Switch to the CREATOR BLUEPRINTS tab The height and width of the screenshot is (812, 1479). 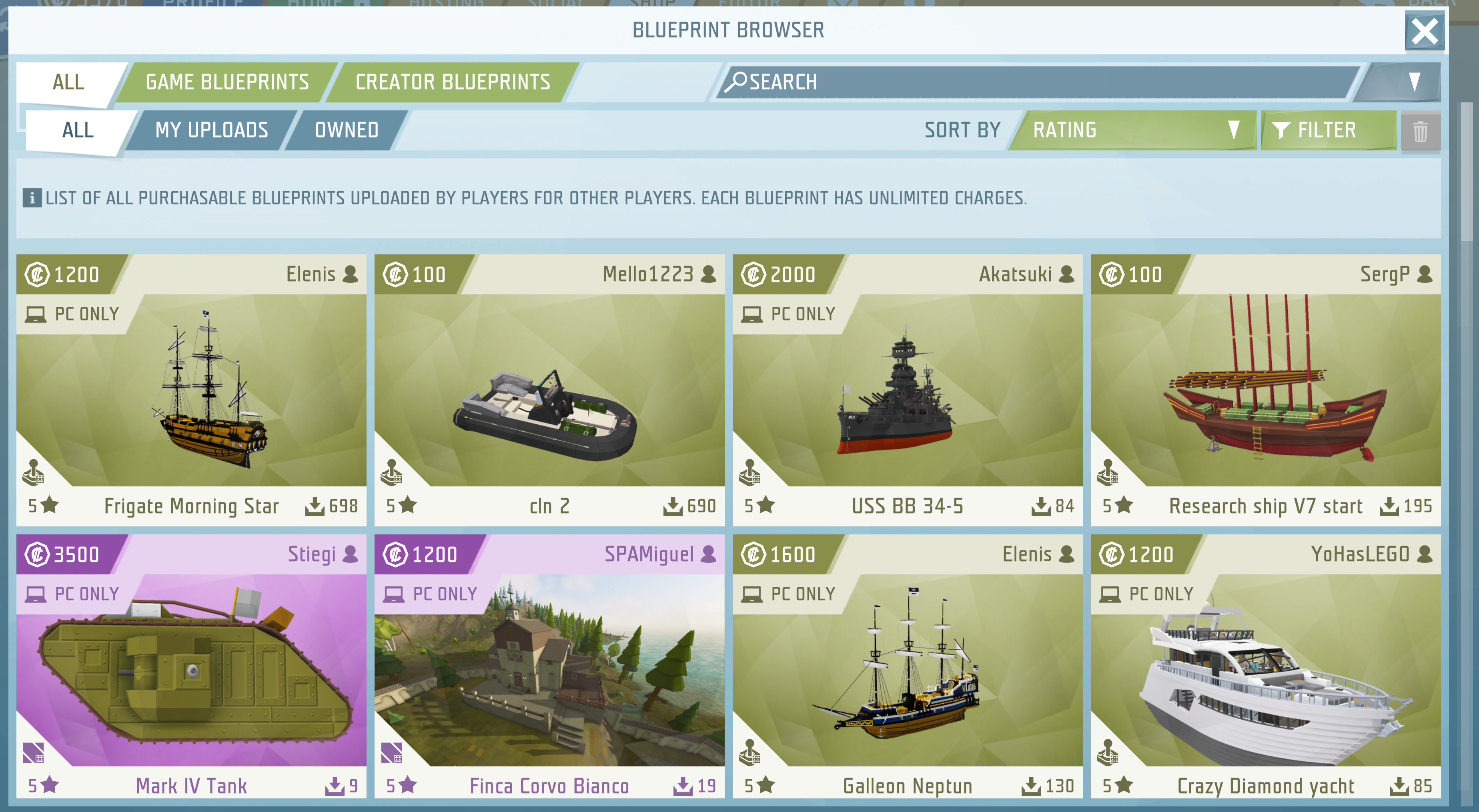pos(453,81)
